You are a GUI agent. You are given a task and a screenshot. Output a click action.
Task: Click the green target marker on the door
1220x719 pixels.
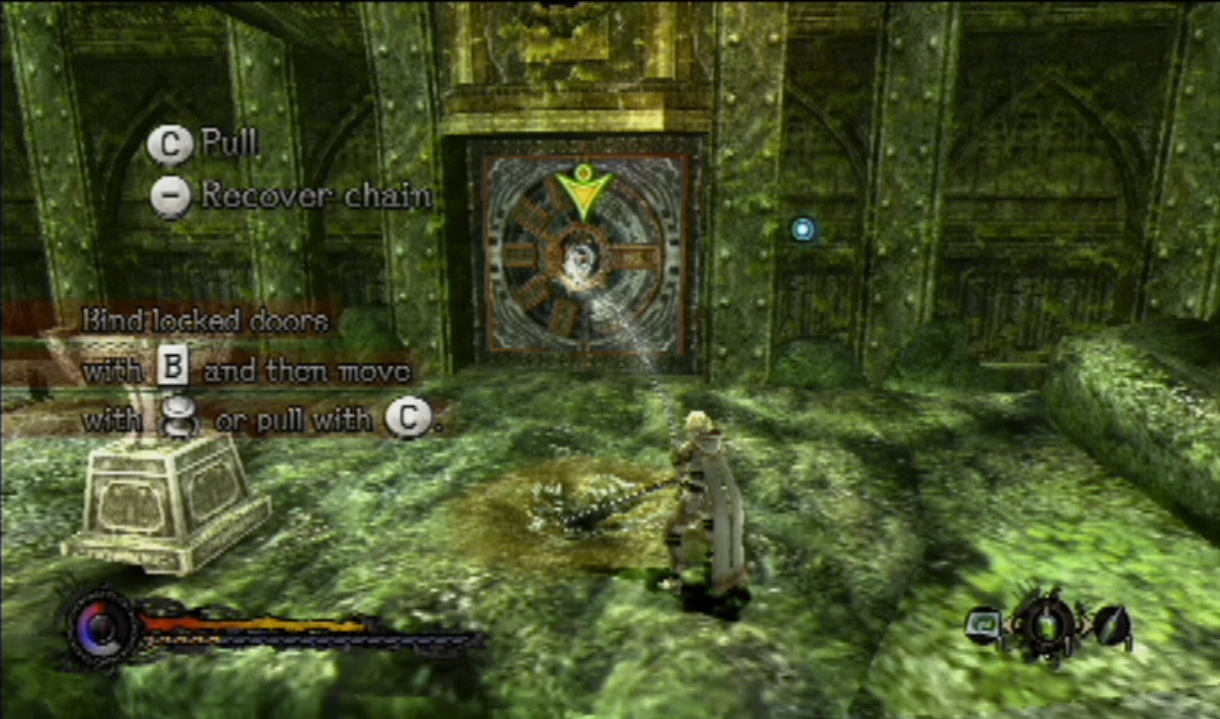pyautogui.click(x=583, y=188)
